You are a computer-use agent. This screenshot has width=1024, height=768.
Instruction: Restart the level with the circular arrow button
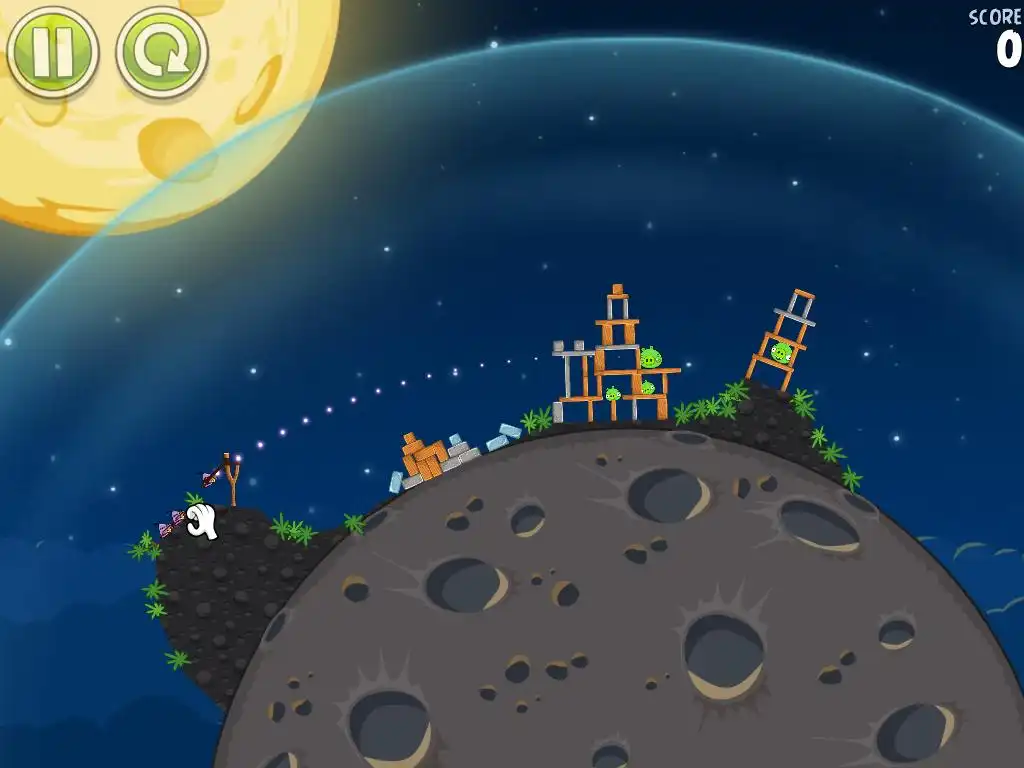(162, 52)
